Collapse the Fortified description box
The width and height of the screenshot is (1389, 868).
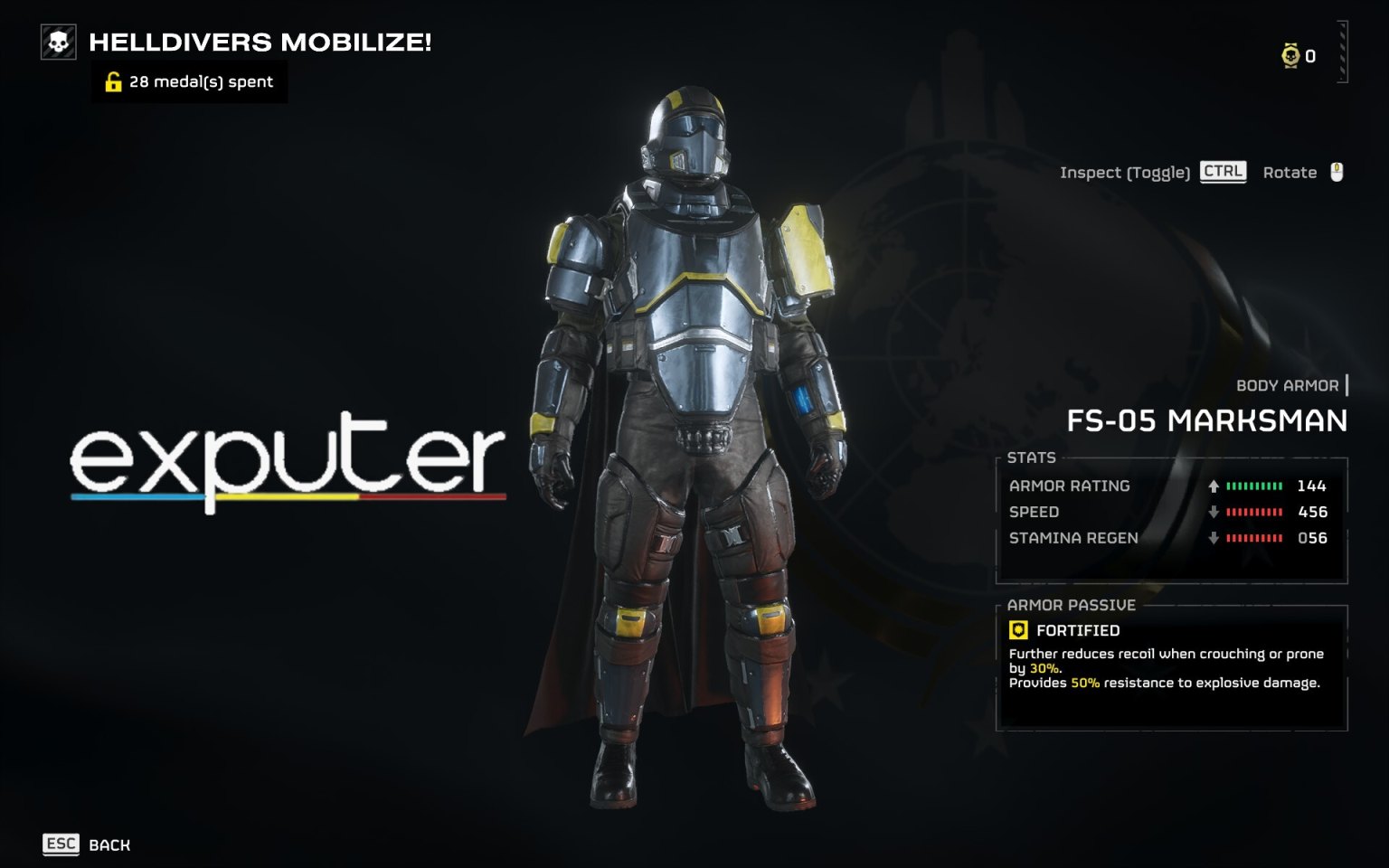click(1167, 669)
